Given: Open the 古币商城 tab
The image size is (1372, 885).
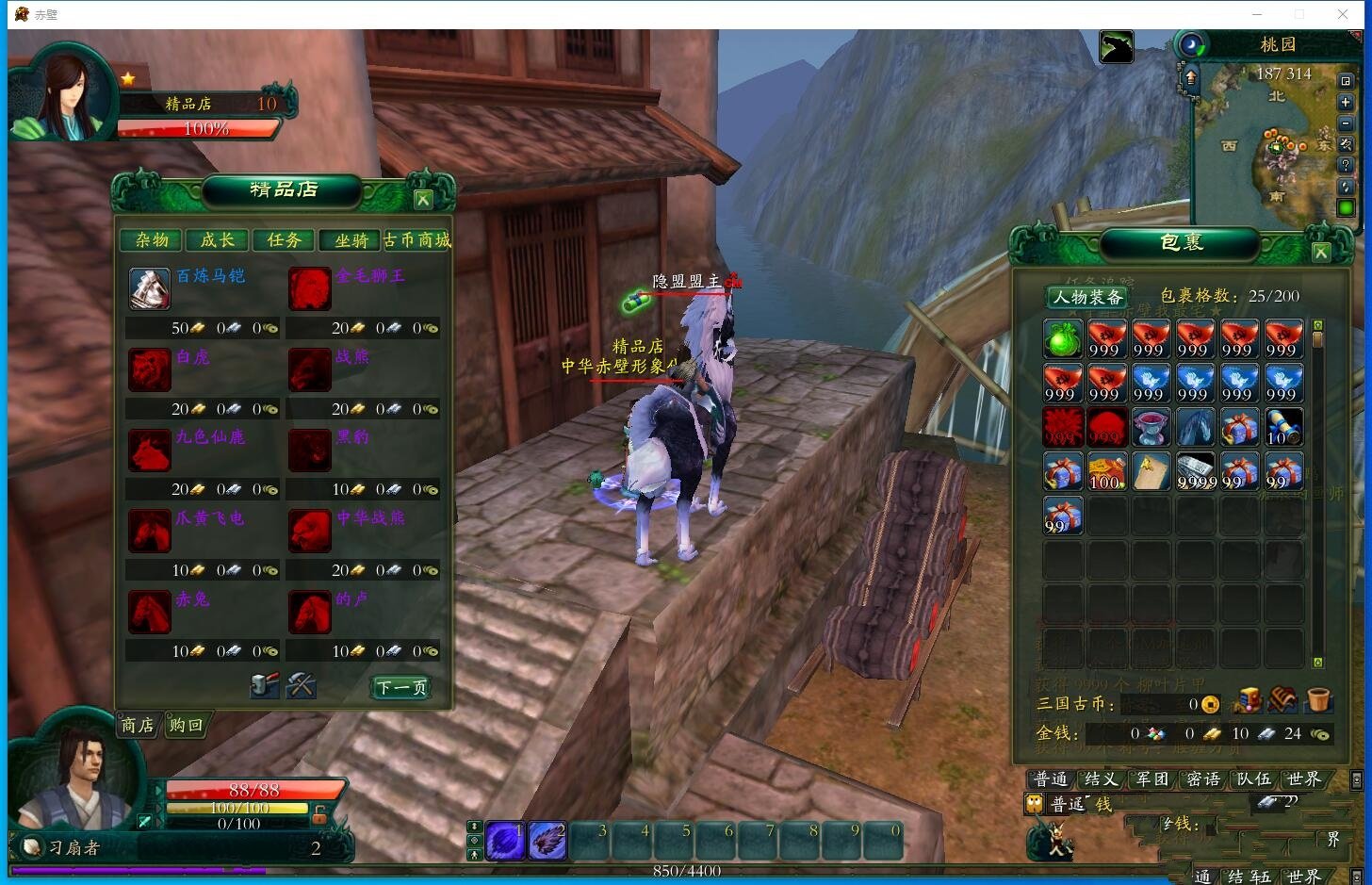Looking at the screenshot, I should (x=417, y=240).
